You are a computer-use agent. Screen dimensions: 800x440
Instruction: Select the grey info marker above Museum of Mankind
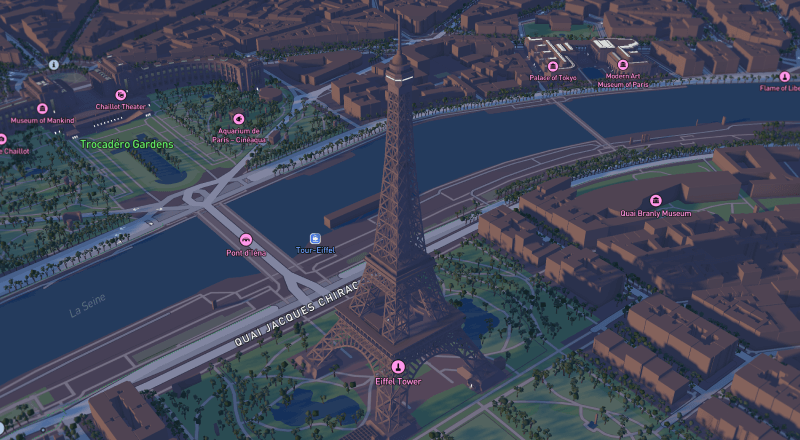pos(54,64)
